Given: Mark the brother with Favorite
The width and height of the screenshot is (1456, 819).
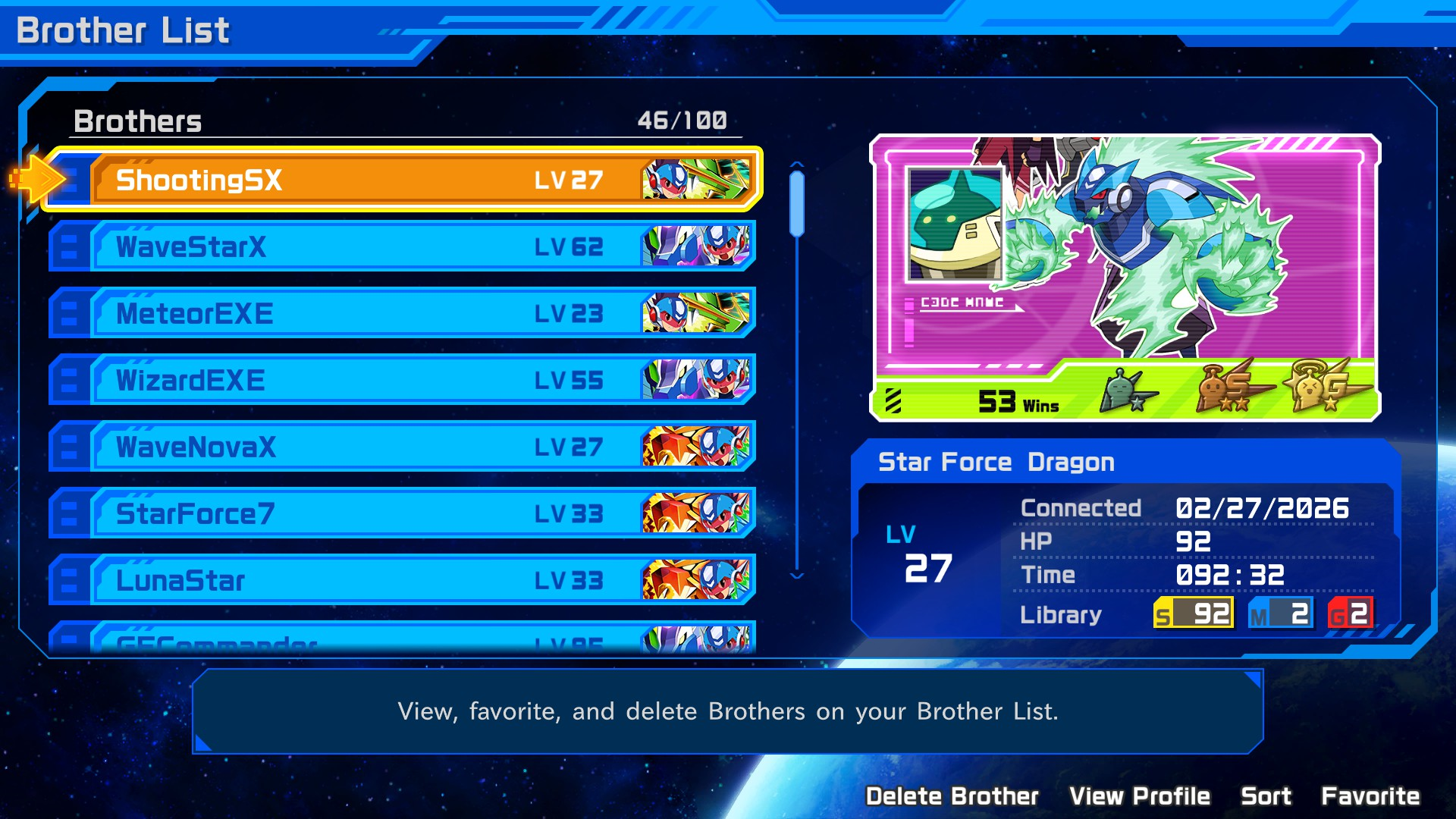Looking at the screenshot, I should point(1370,796).
